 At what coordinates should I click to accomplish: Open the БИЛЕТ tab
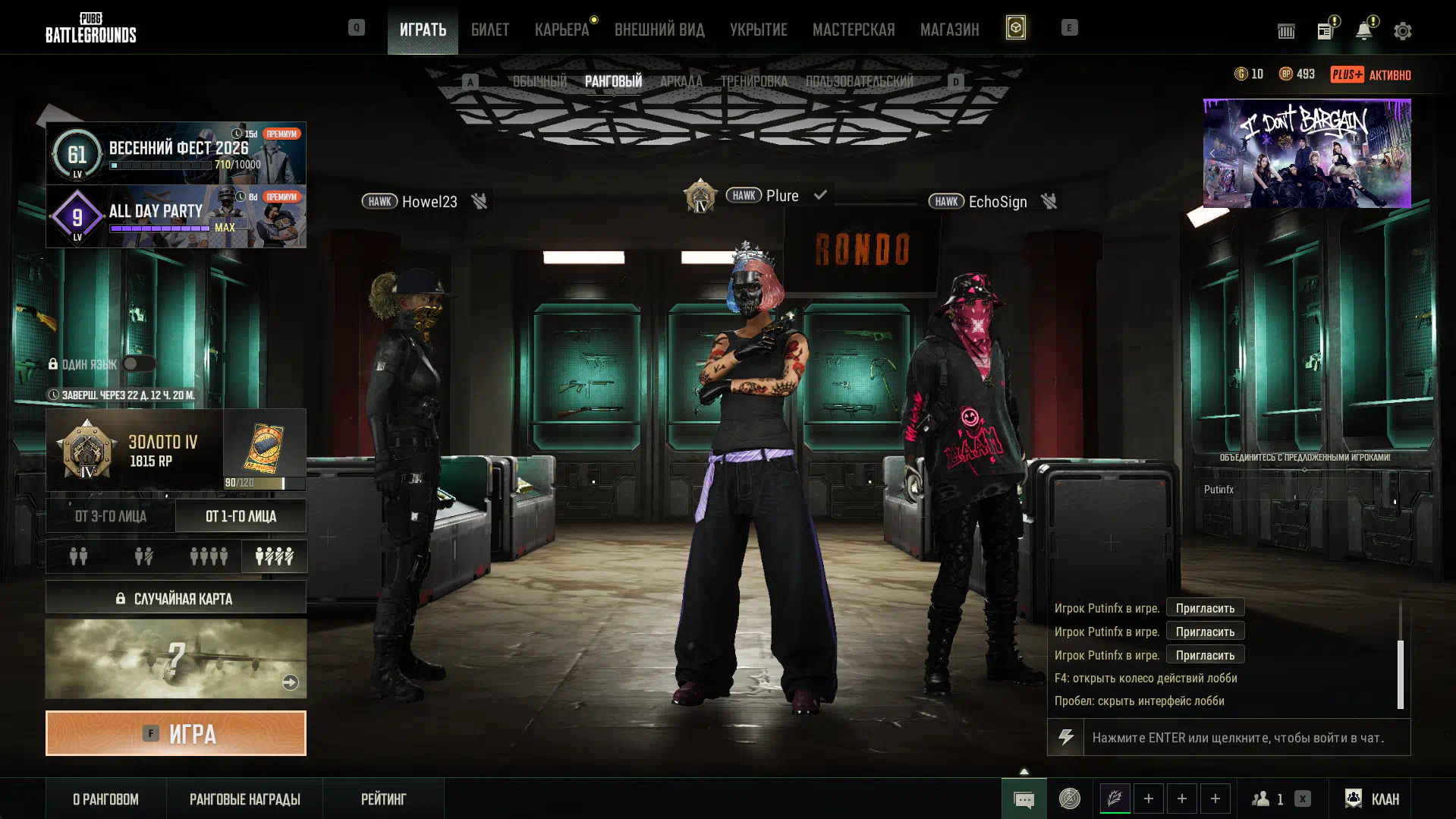489,30
